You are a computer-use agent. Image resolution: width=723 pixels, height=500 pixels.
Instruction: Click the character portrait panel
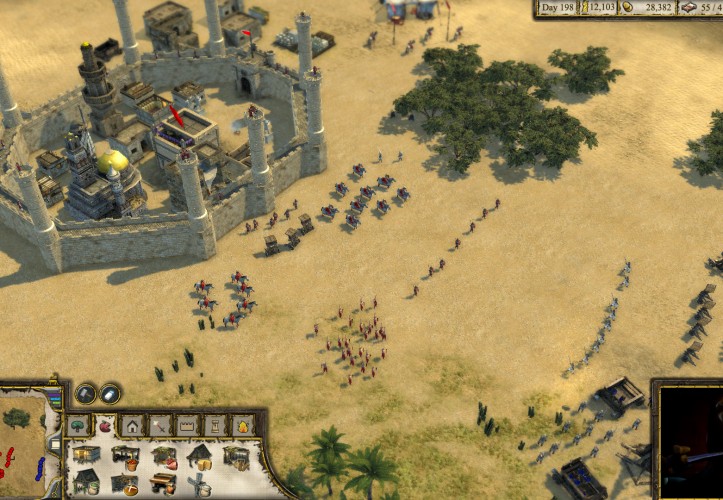(690, 440)
